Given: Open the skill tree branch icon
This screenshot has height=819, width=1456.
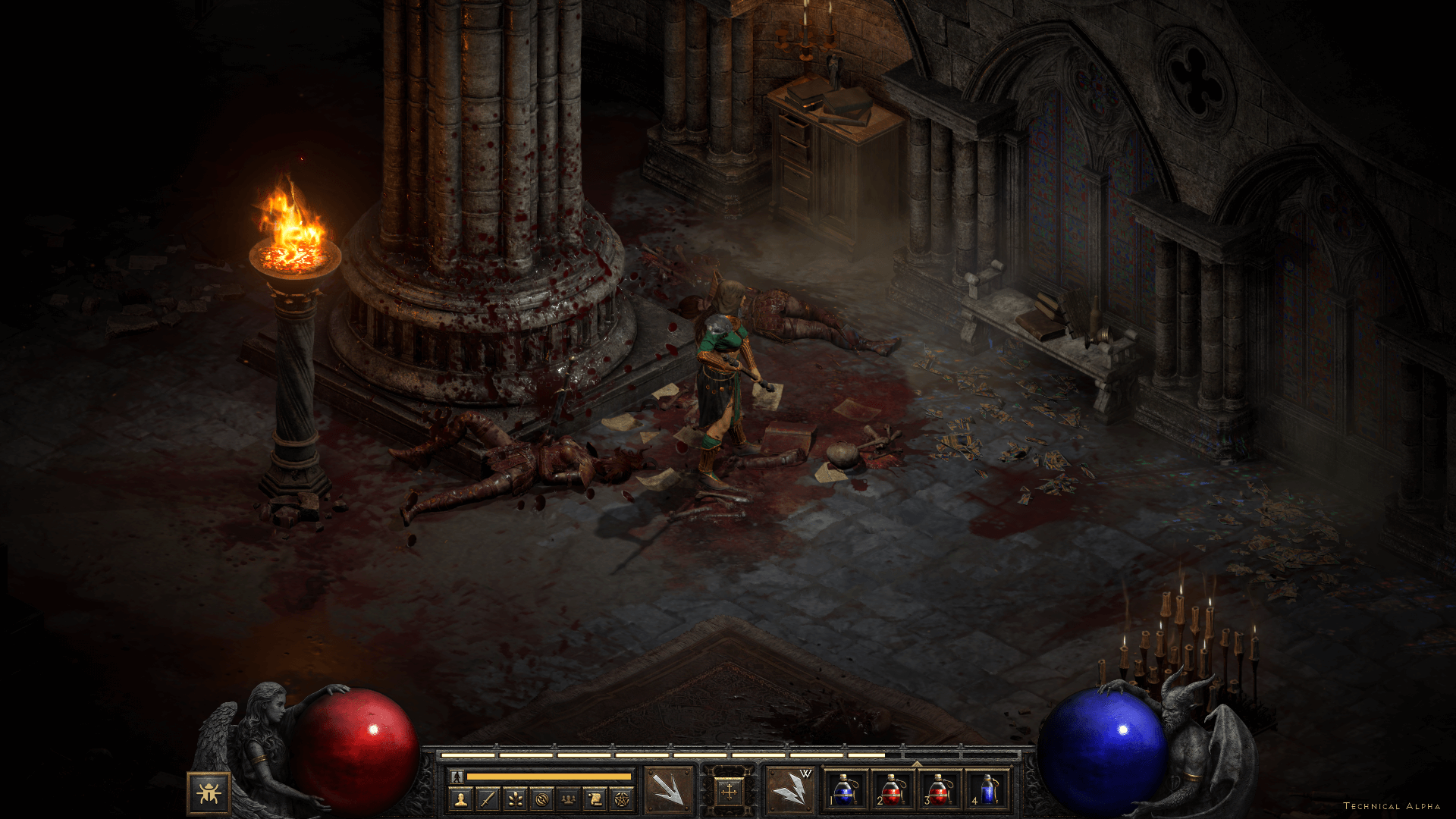Looking at the screenshot, I should [515, 799].
